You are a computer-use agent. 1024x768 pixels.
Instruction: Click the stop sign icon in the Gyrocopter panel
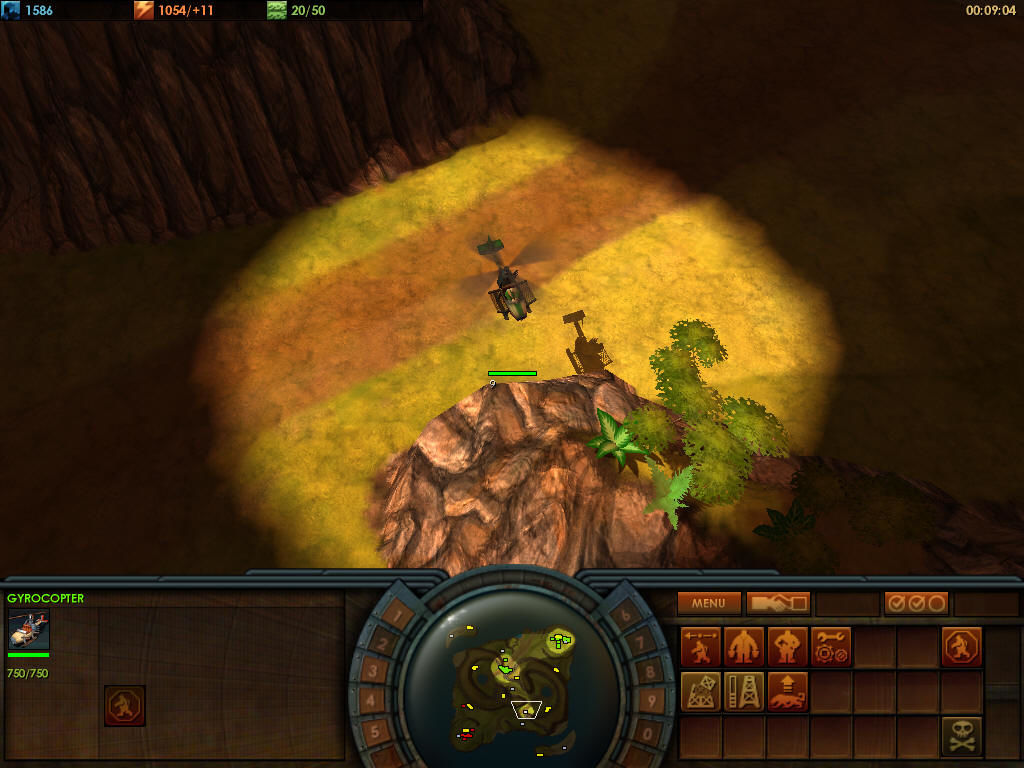point(125,705)
